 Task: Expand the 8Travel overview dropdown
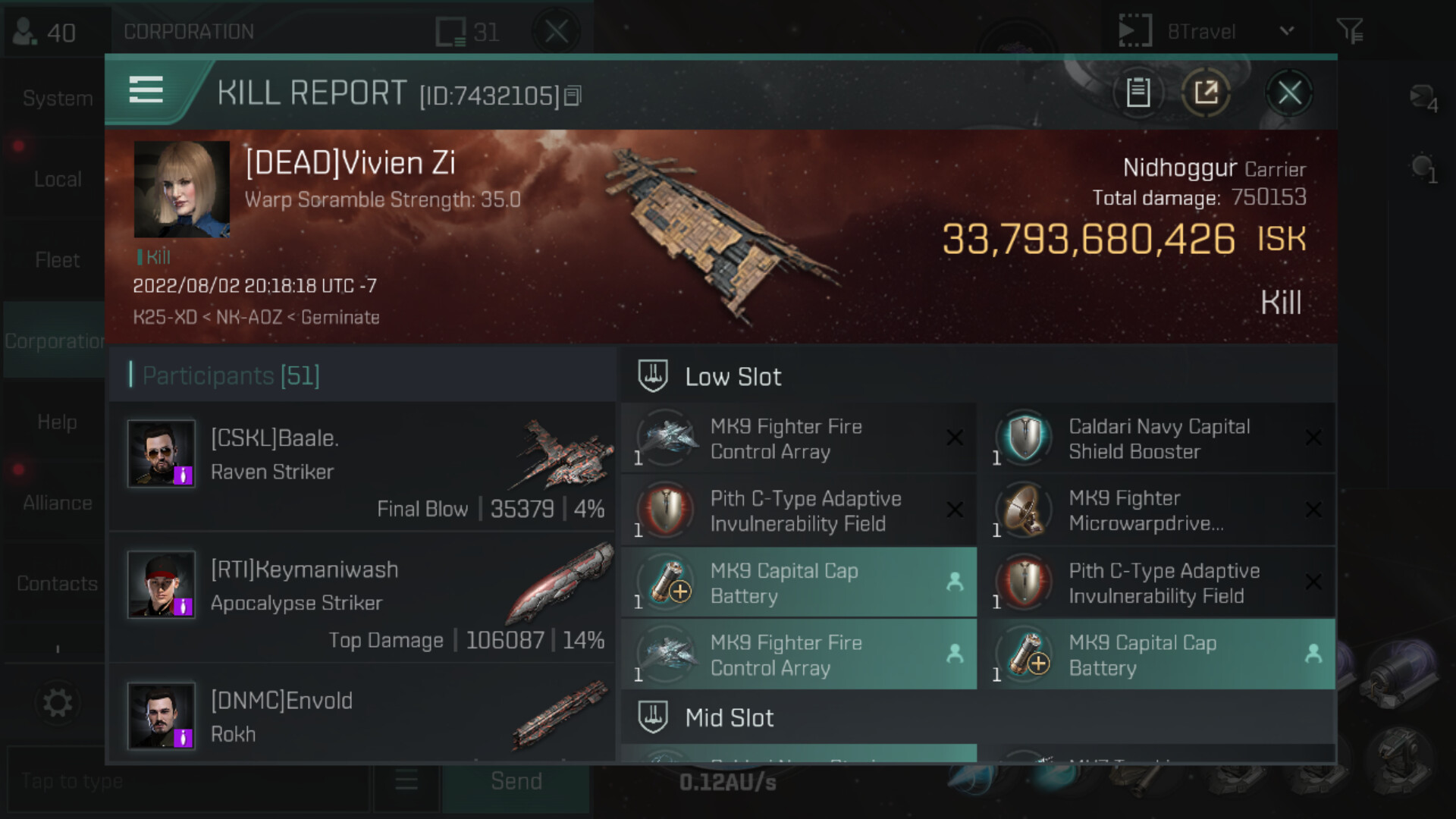1286,31
